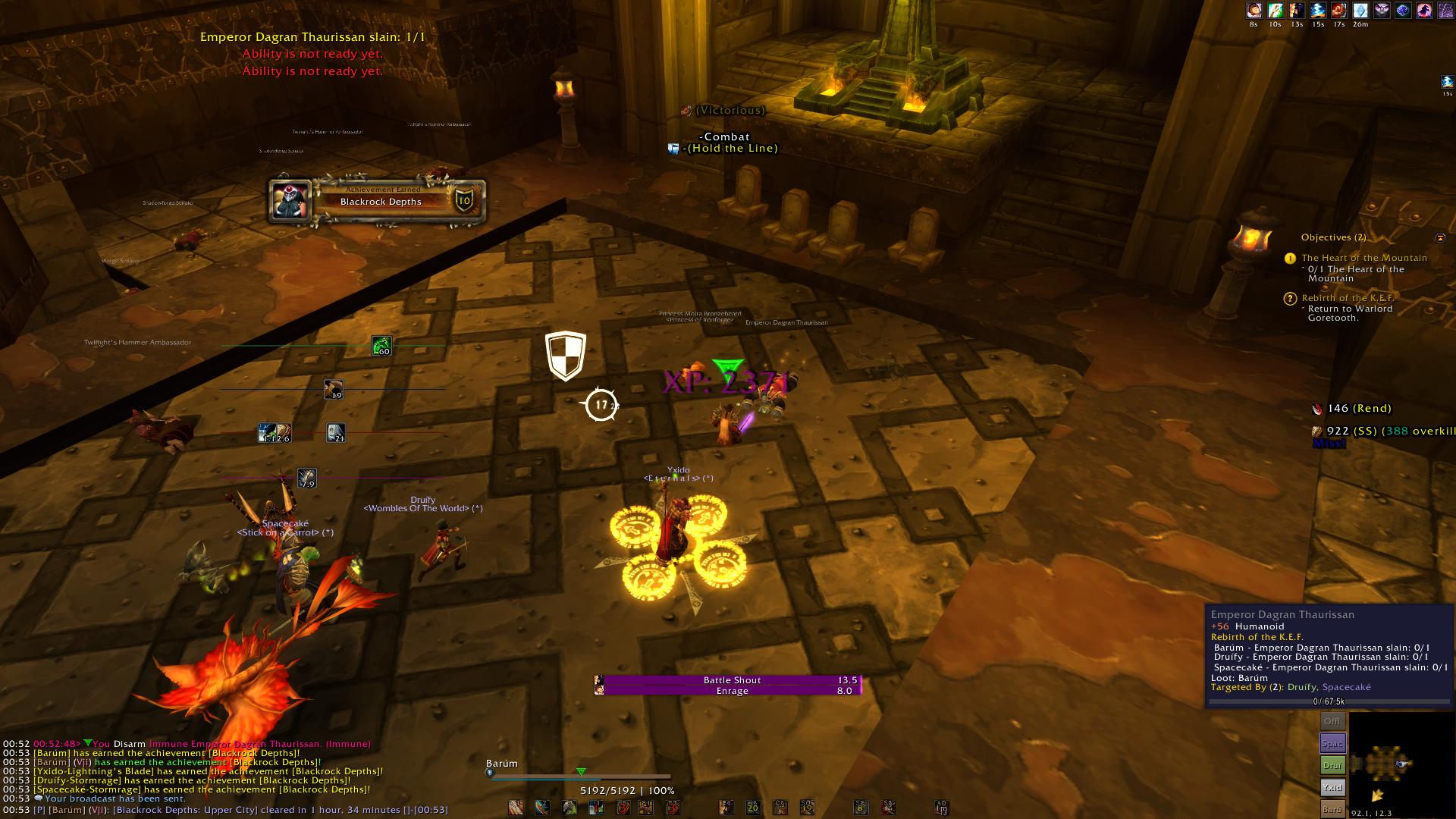The image size is (1456, 819).
Task: Click the white shield icon
Action: click(x=565, y=356)
